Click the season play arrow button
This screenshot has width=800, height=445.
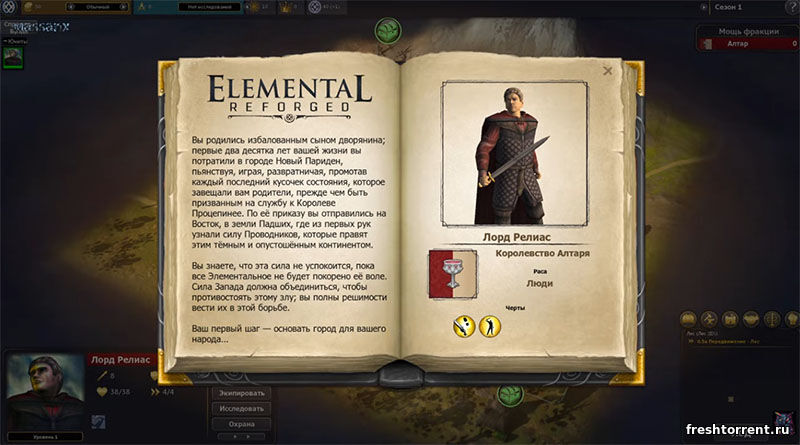click(702, 7)
